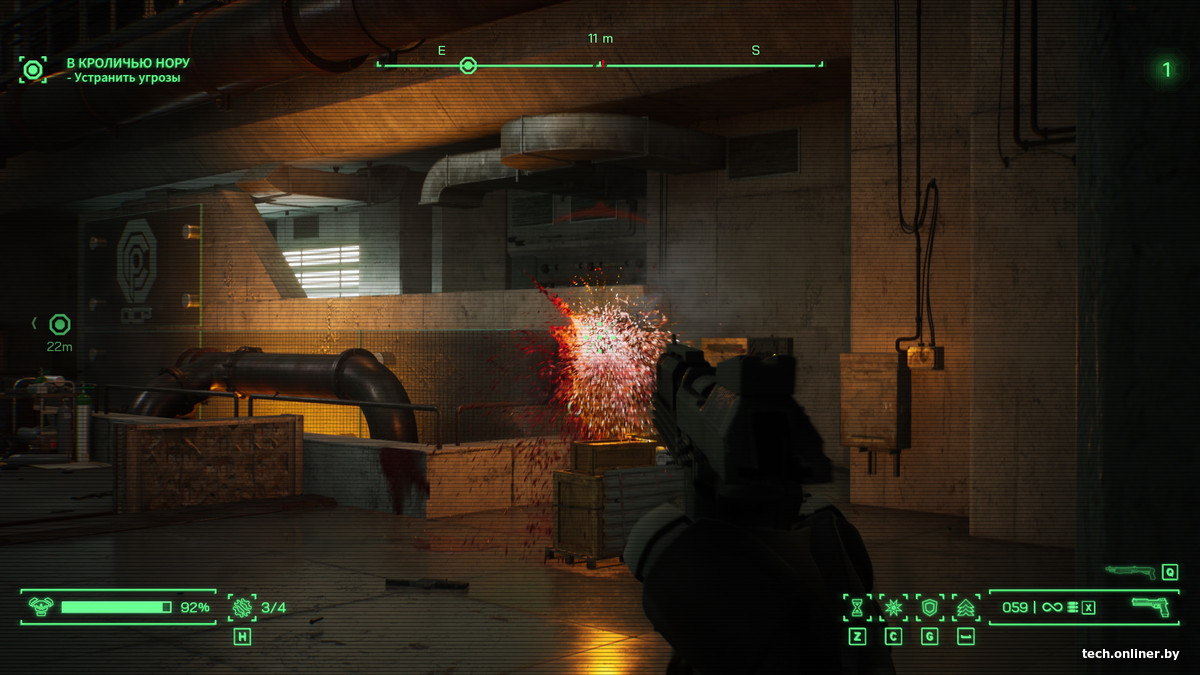Image resolution: width=1200 pixels, height=675 pixels.
Task: Select the objective marker on the compass
Action: coord(467,66)
